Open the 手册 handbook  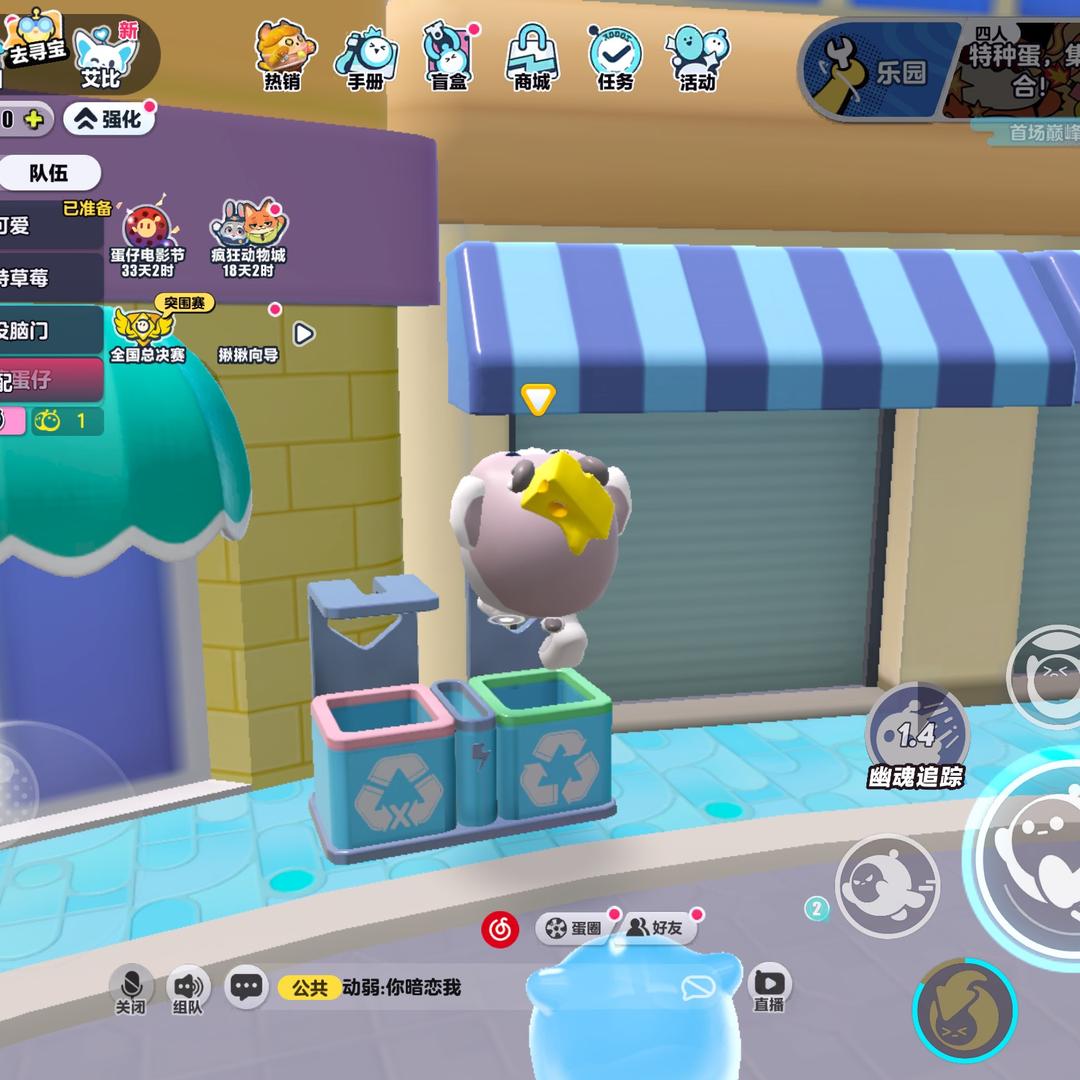tap(366, 55)
